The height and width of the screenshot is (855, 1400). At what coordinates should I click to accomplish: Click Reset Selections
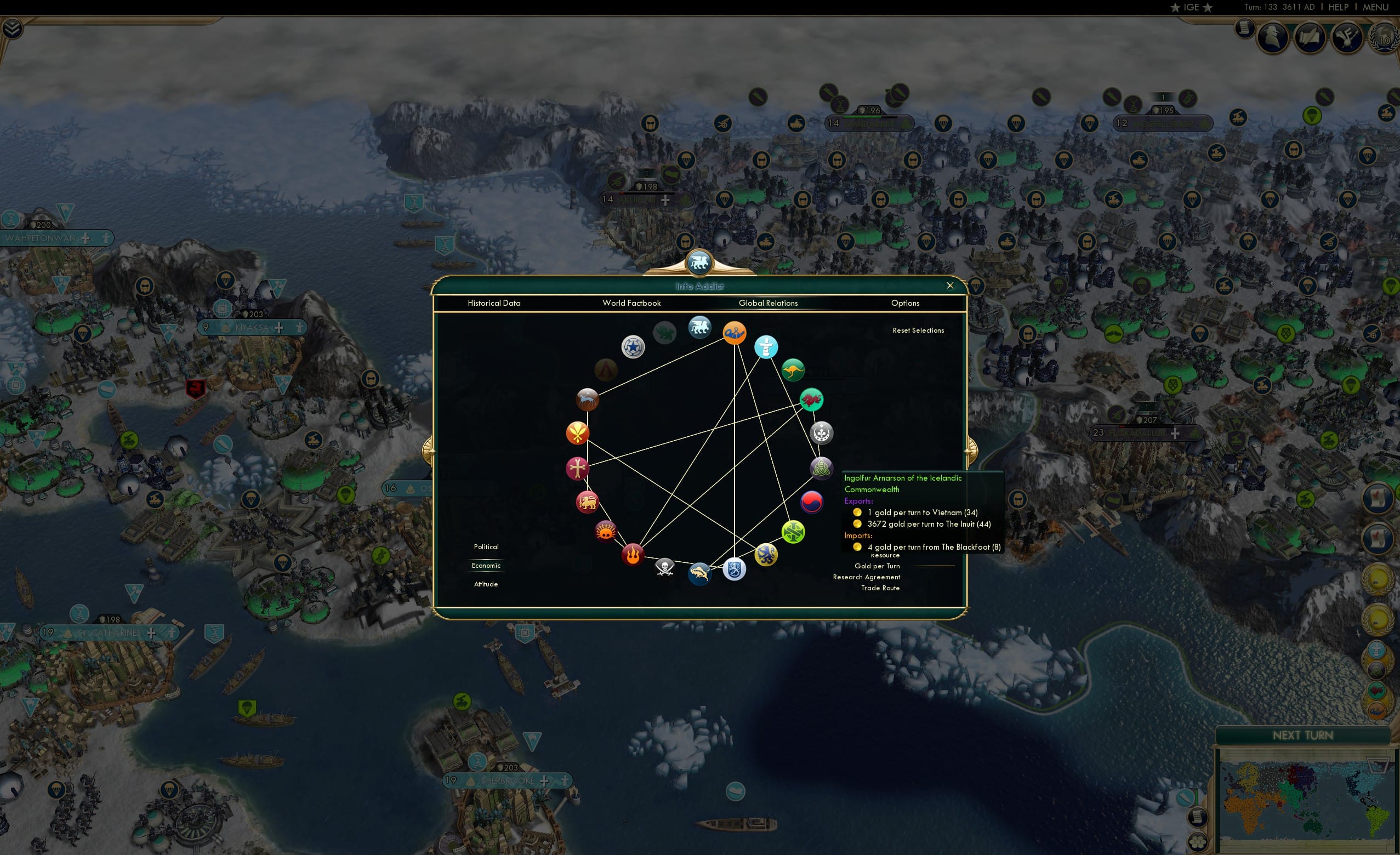pos(918,330)
